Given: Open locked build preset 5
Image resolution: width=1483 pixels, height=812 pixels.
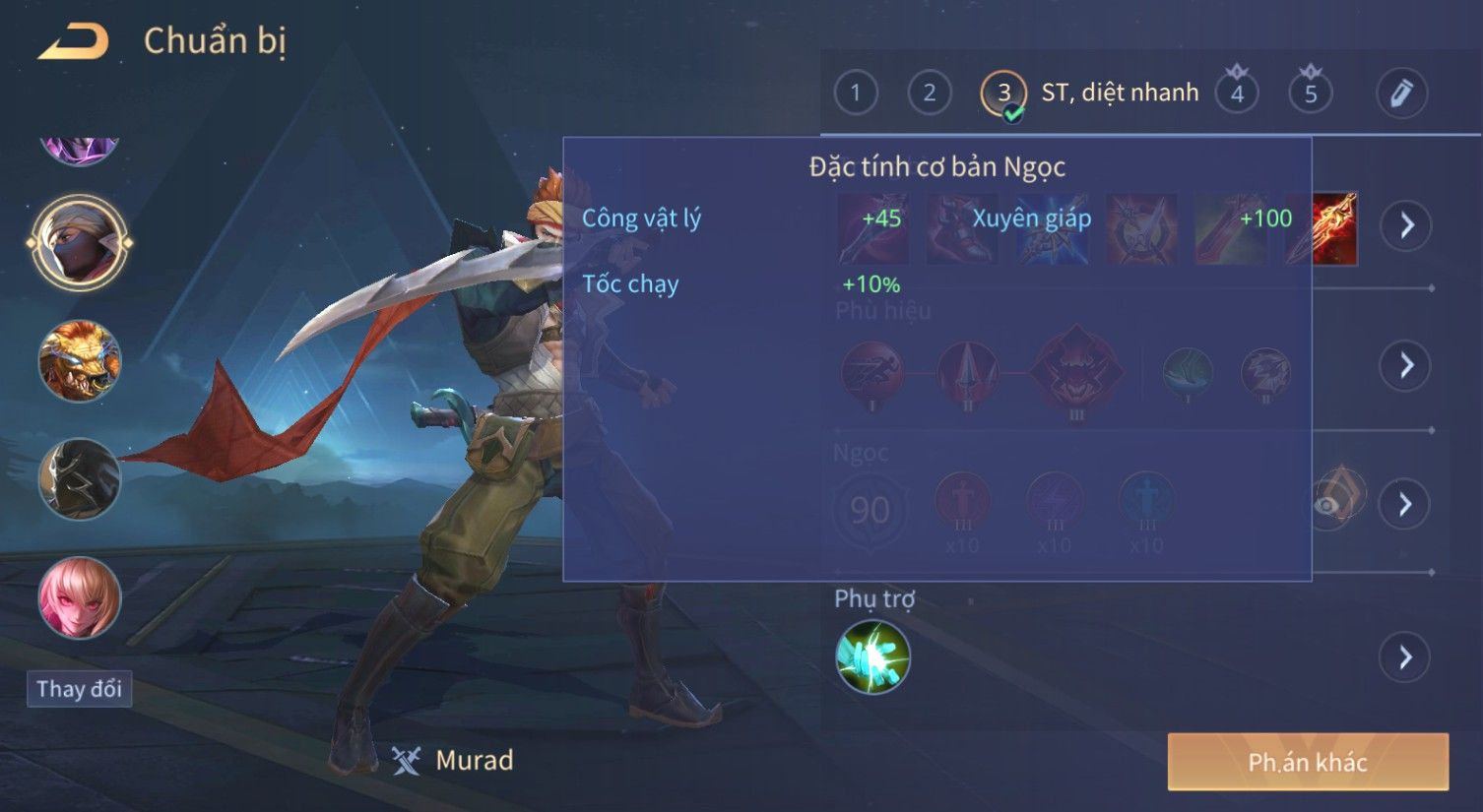Looking at the screenshot, I should (1310, 94).
